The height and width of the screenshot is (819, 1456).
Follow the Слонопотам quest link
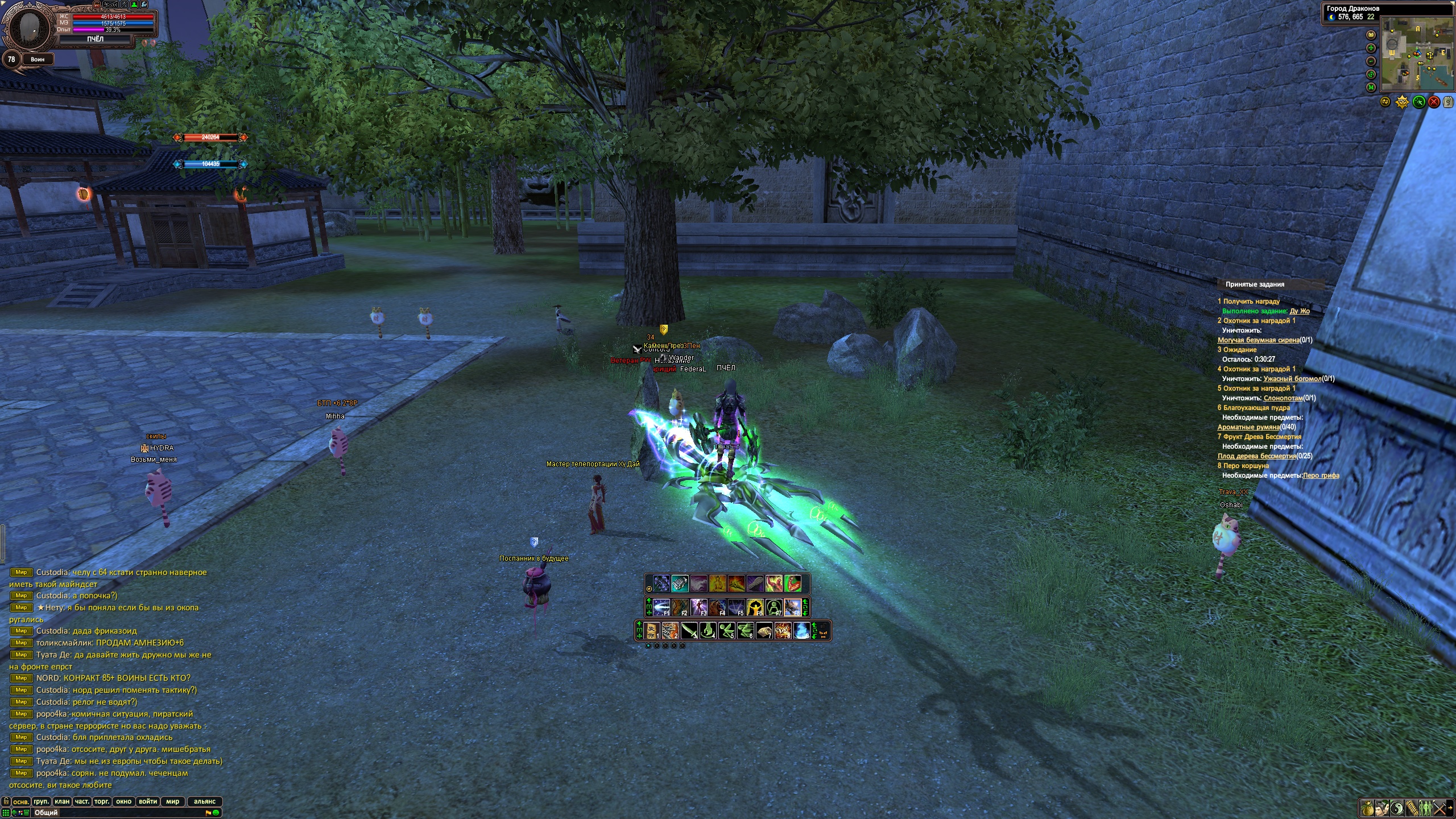click(1283, 398)
